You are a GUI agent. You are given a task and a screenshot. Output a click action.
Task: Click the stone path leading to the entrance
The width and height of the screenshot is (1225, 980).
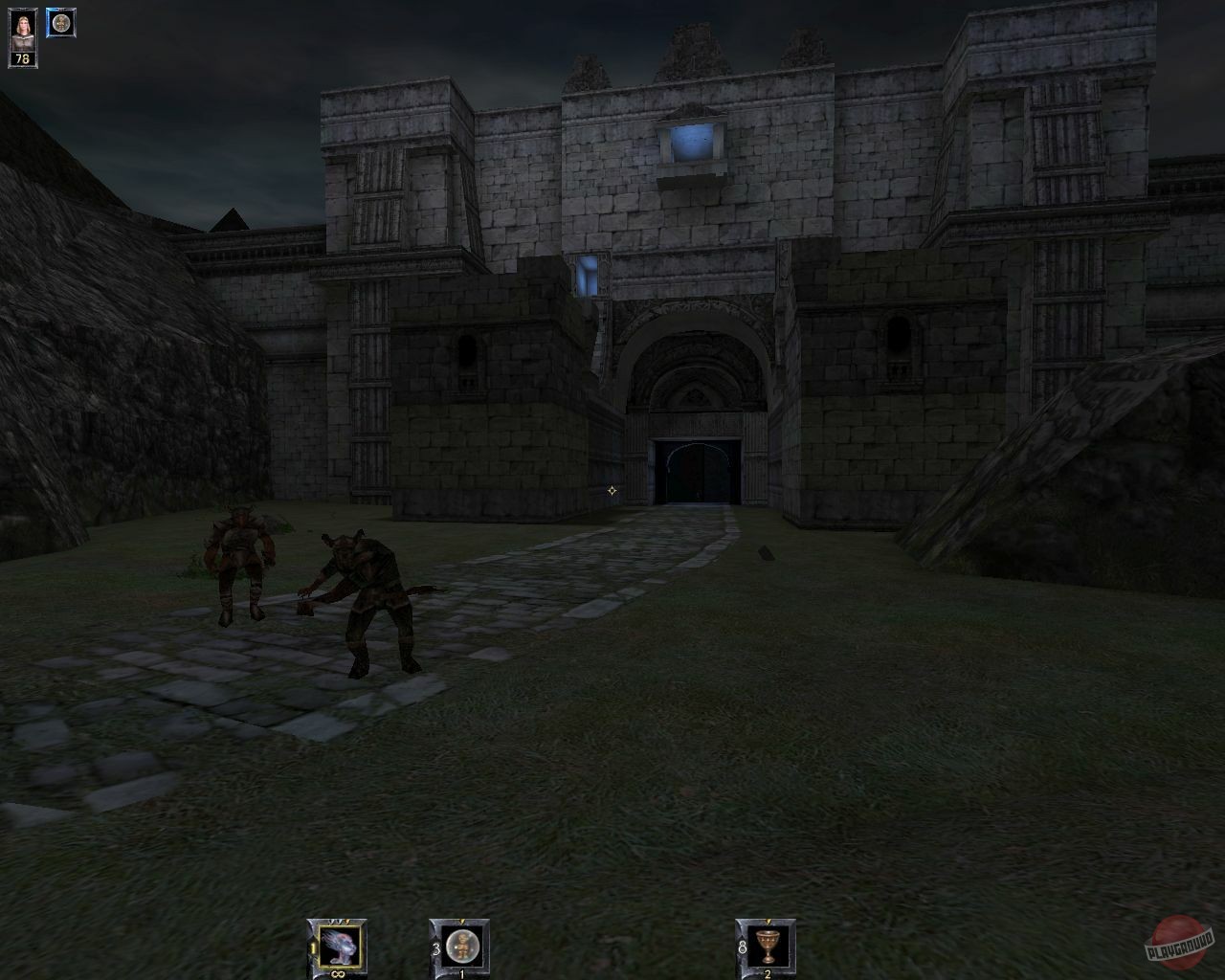pyautogui.click(x=651, y=546)
